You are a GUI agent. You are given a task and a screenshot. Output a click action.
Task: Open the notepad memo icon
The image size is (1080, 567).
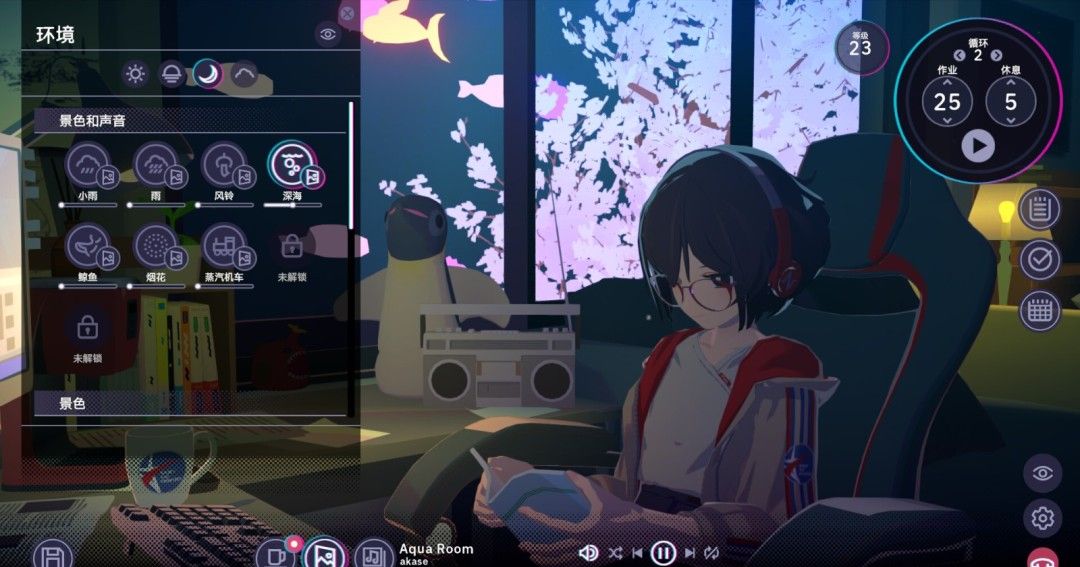coord(1040,210)
